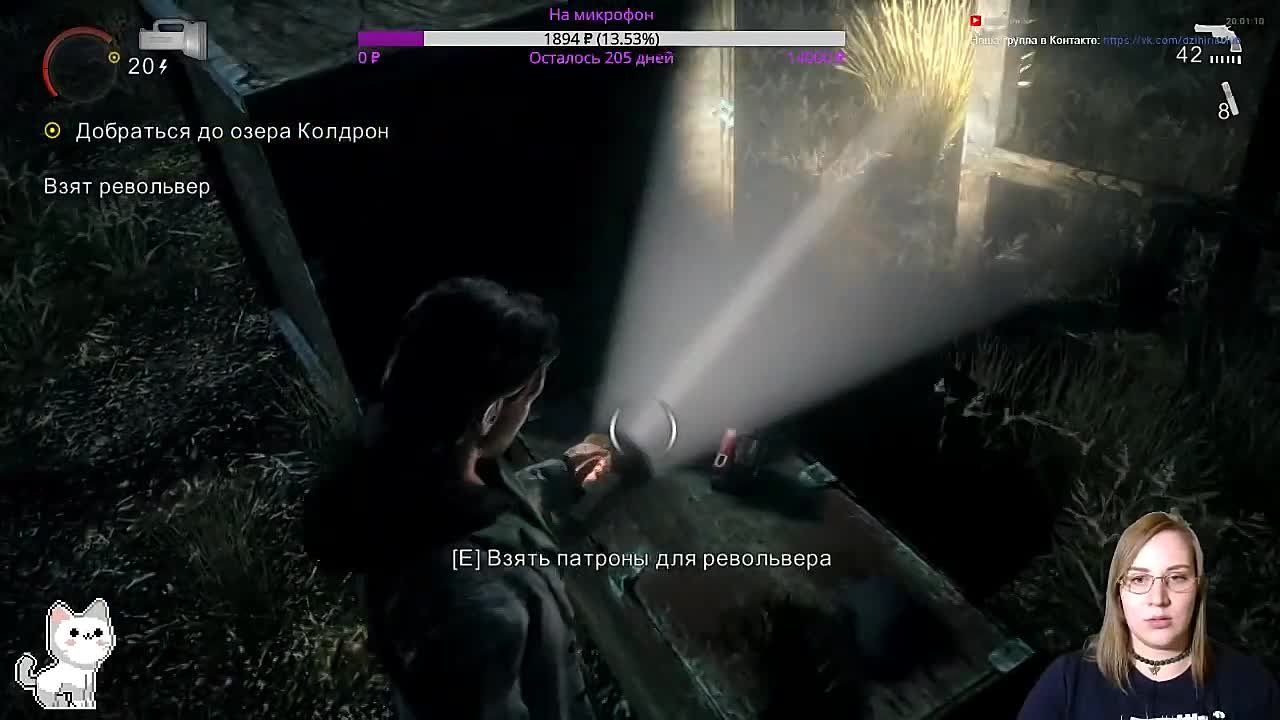The width and height of the screenshot is (1280, 720).
Task: Click the yellow objective marker icon
Action: tap(52, 130)
